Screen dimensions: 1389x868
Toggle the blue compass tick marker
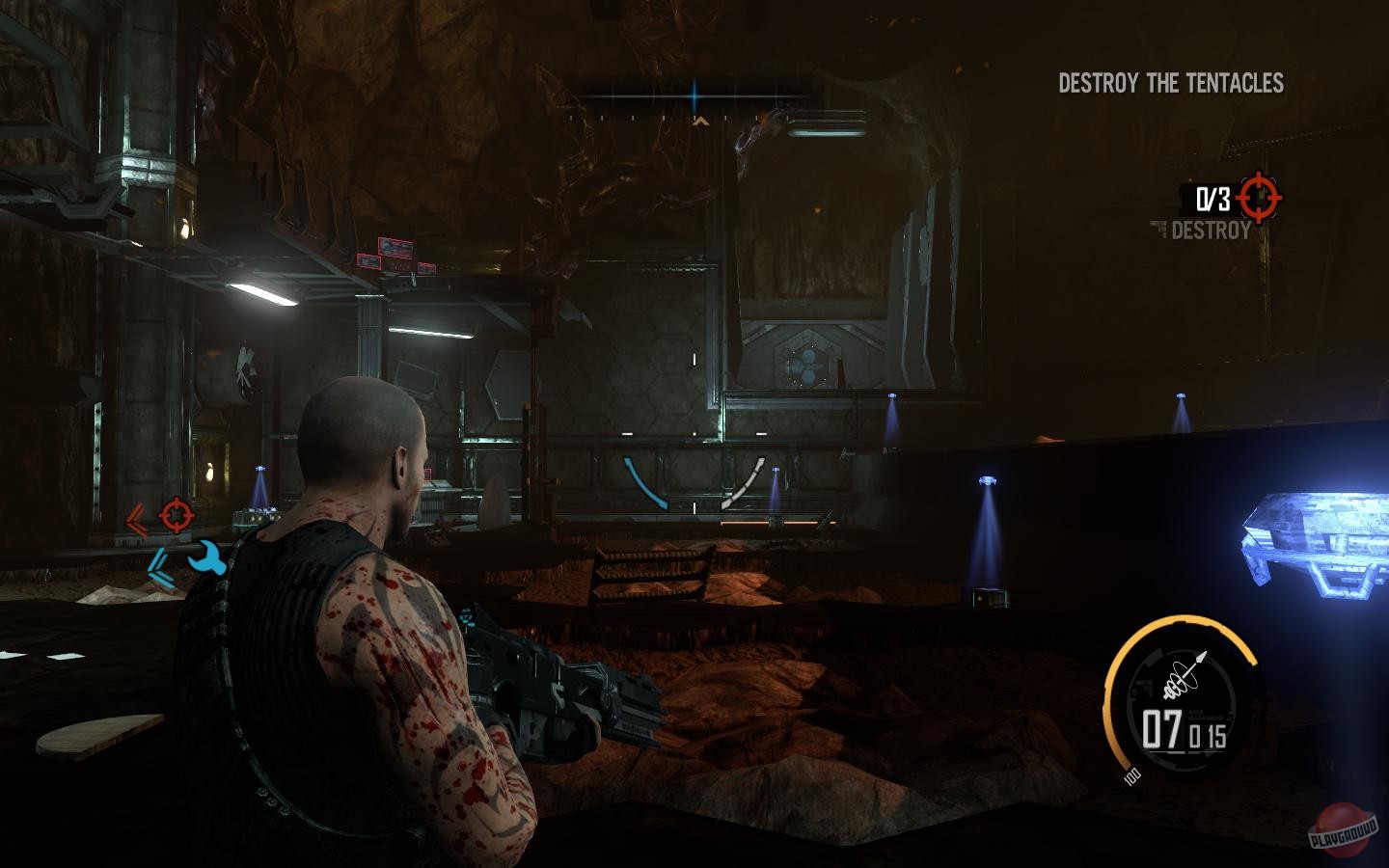694,95
